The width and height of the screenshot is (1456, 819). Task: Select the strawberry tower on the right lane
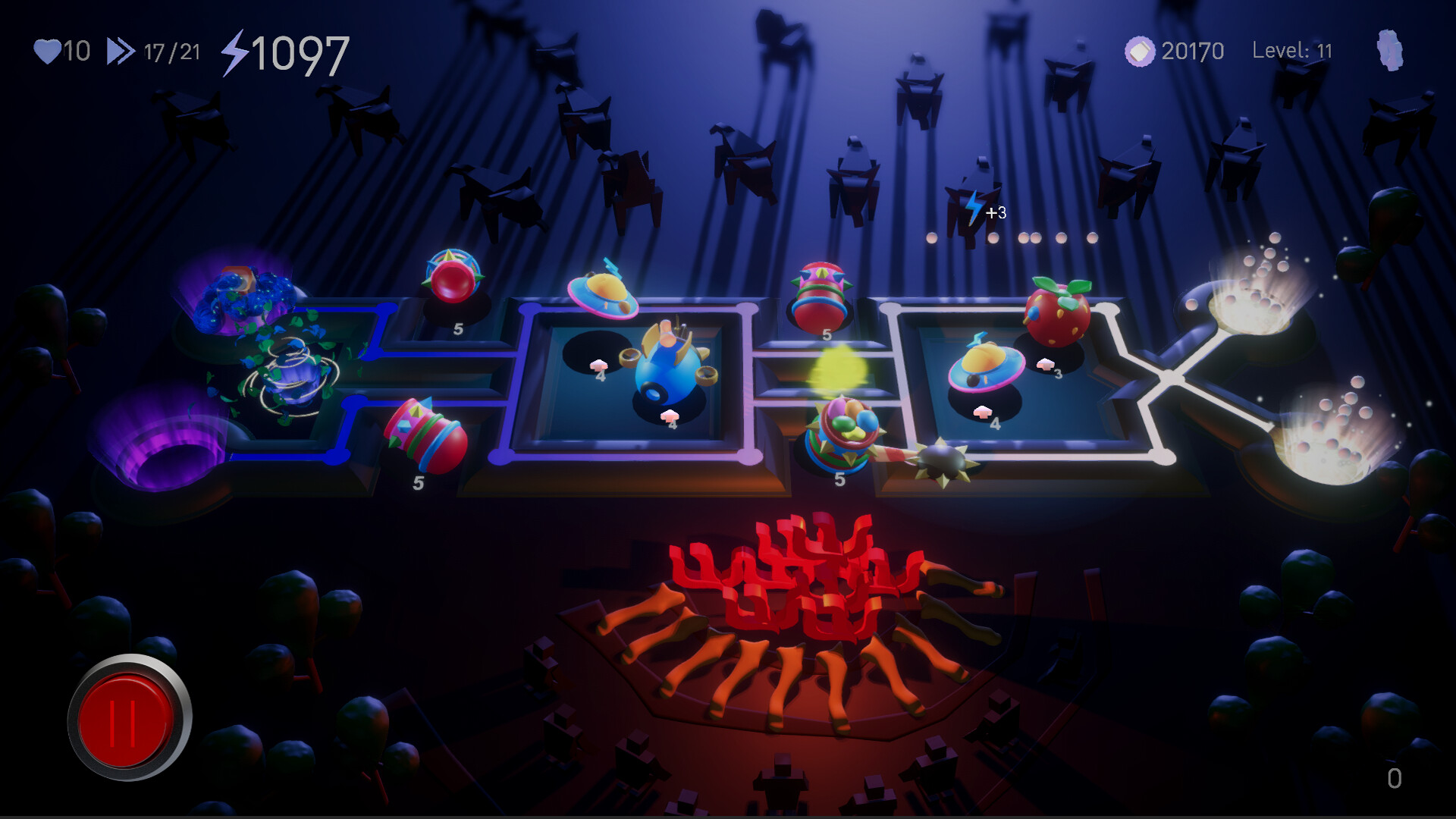1057,315
